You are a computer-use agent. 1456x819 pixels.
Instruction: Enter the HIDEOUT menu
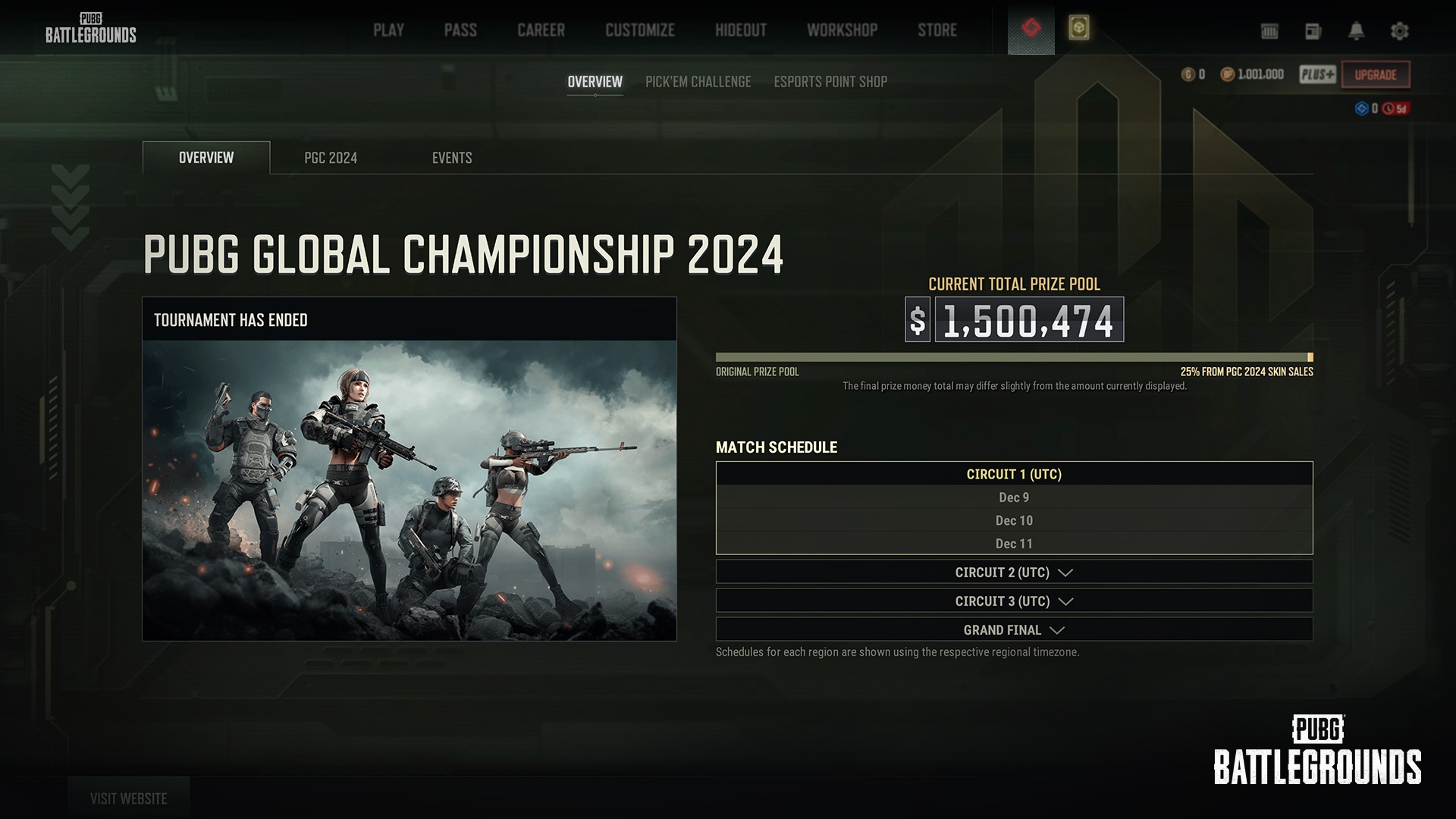(740, 30)
